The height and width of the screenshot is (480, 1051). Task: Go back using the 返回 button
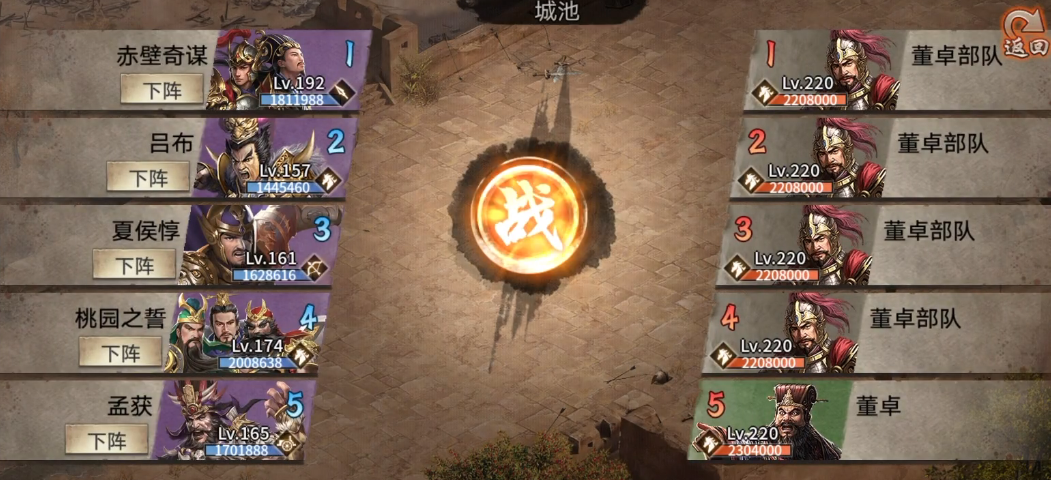[x=1025, y=36]
